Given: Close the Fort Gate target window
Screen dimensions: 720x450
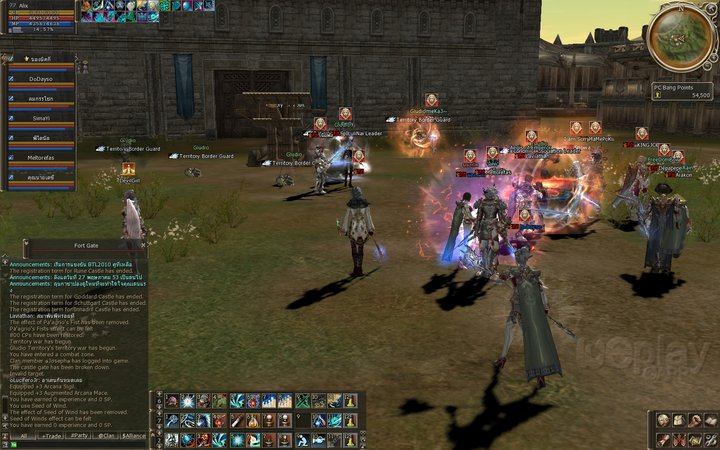Looking at the screenshot, I should click(x=143, y=244).
